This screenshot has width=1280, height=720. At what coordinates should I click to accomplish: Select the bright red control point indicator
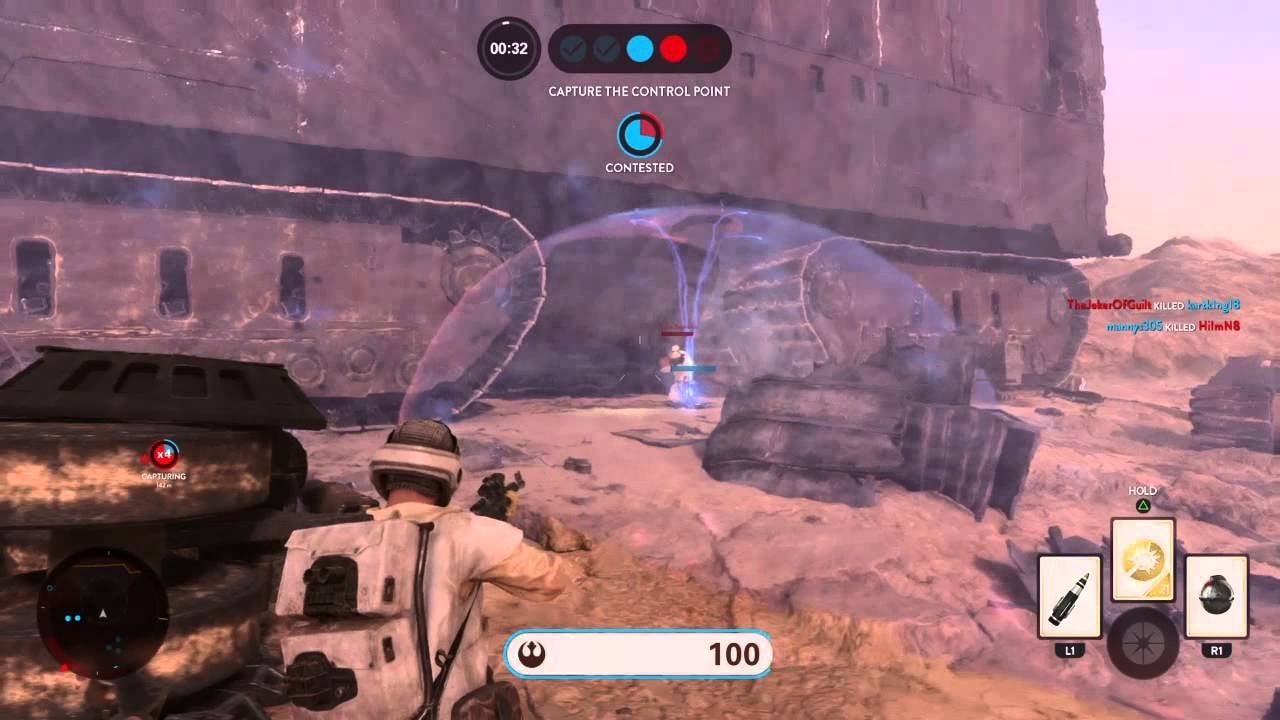pos(674,48)
